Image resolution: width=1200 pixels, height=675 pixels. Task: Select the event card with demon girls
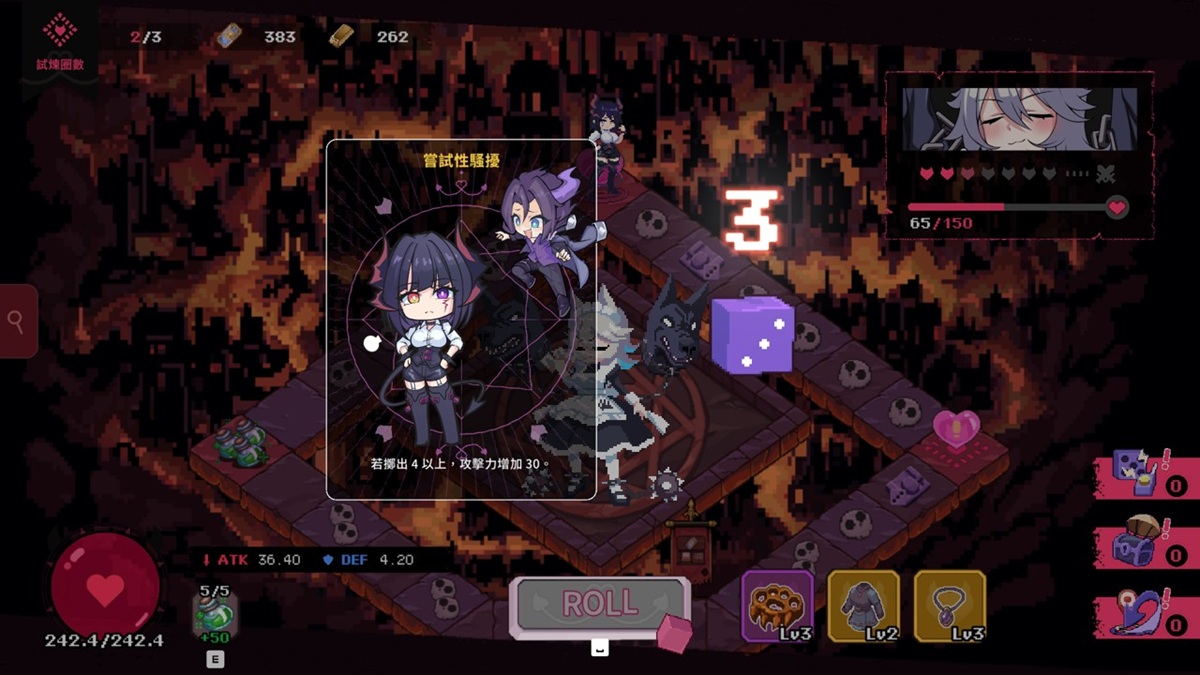[x=461, y=319]
